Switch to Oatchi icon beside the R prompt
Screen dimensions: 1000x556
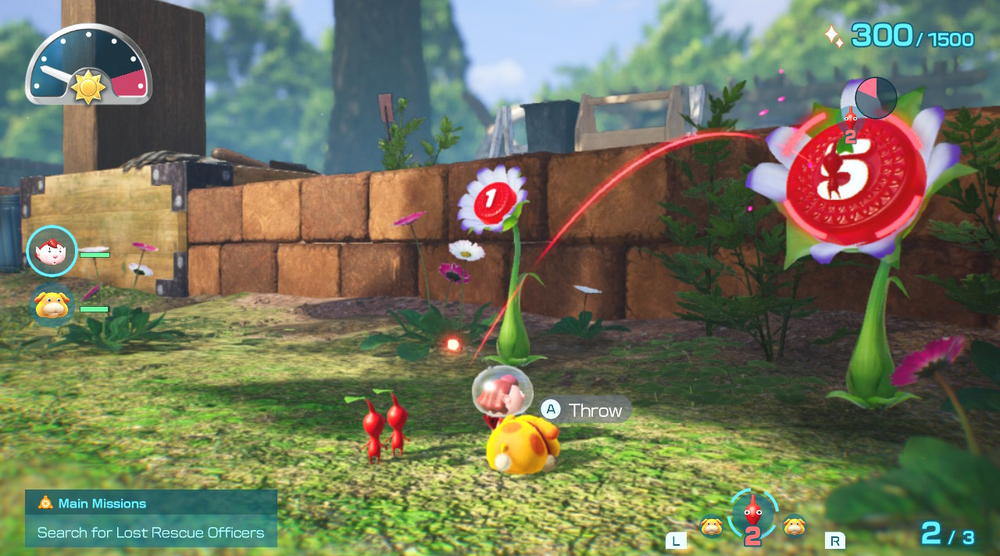coord(793,524)
